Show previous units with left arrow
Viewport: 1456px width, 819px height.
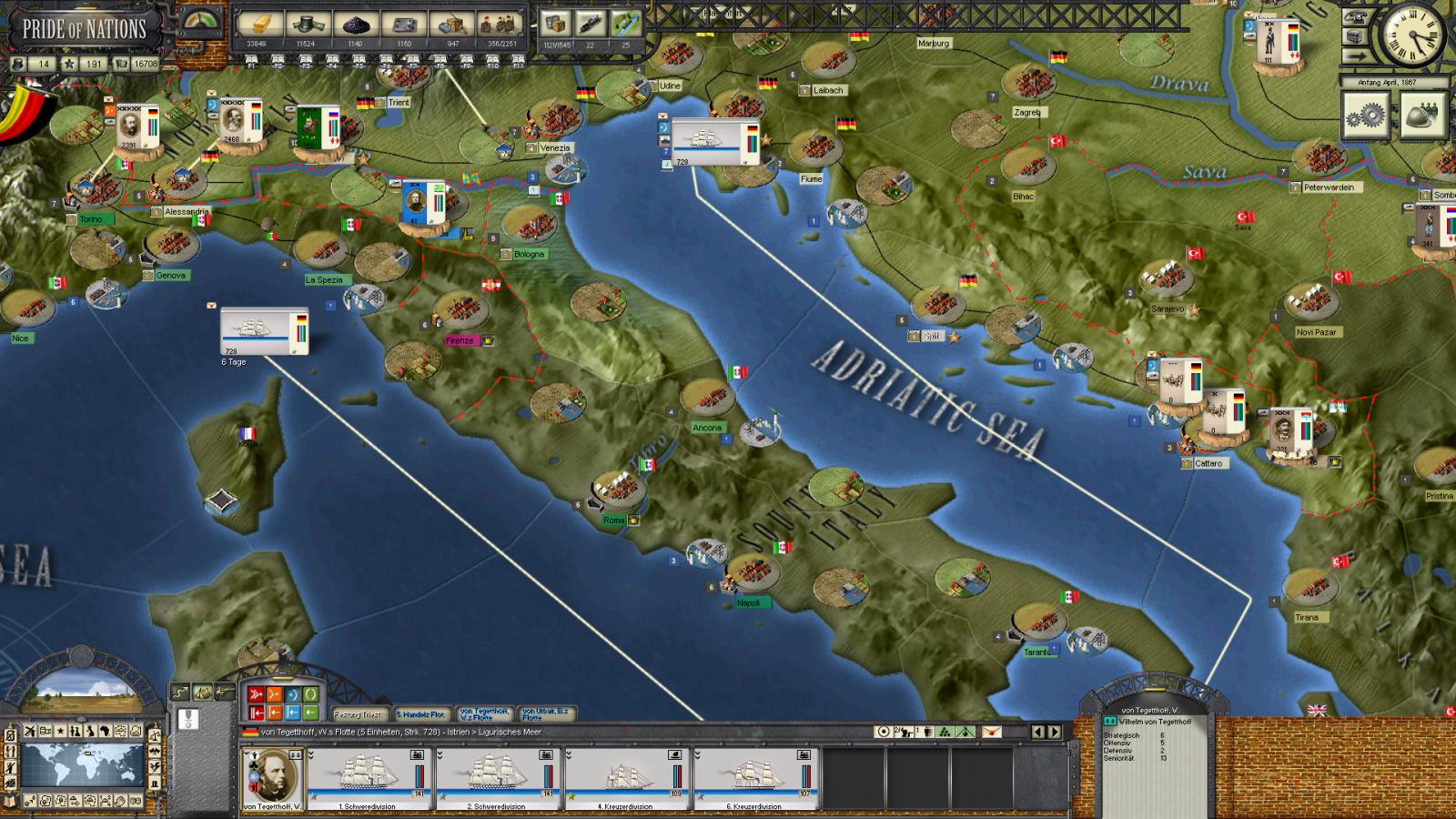pyautogui.click(x=1038, y=732)
